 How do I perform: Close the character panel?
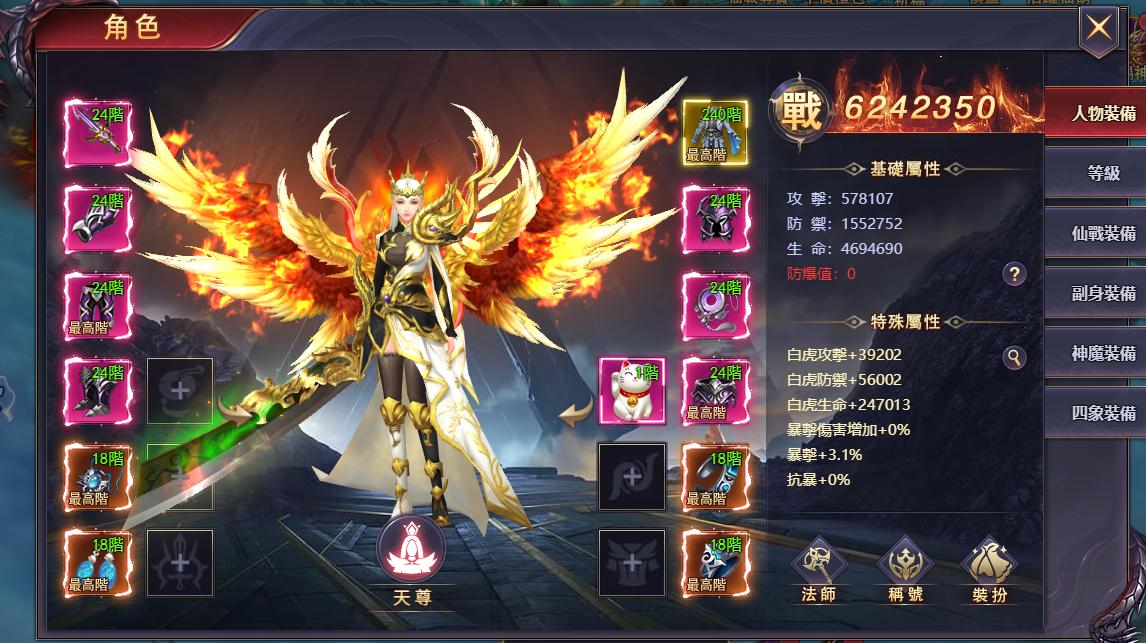point(1098,28)
